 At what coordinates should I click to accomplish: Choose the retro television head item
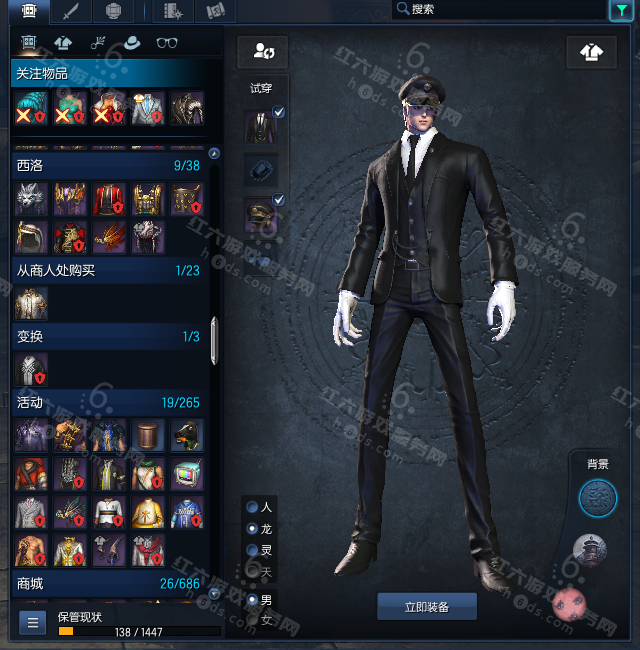(187, 473)
